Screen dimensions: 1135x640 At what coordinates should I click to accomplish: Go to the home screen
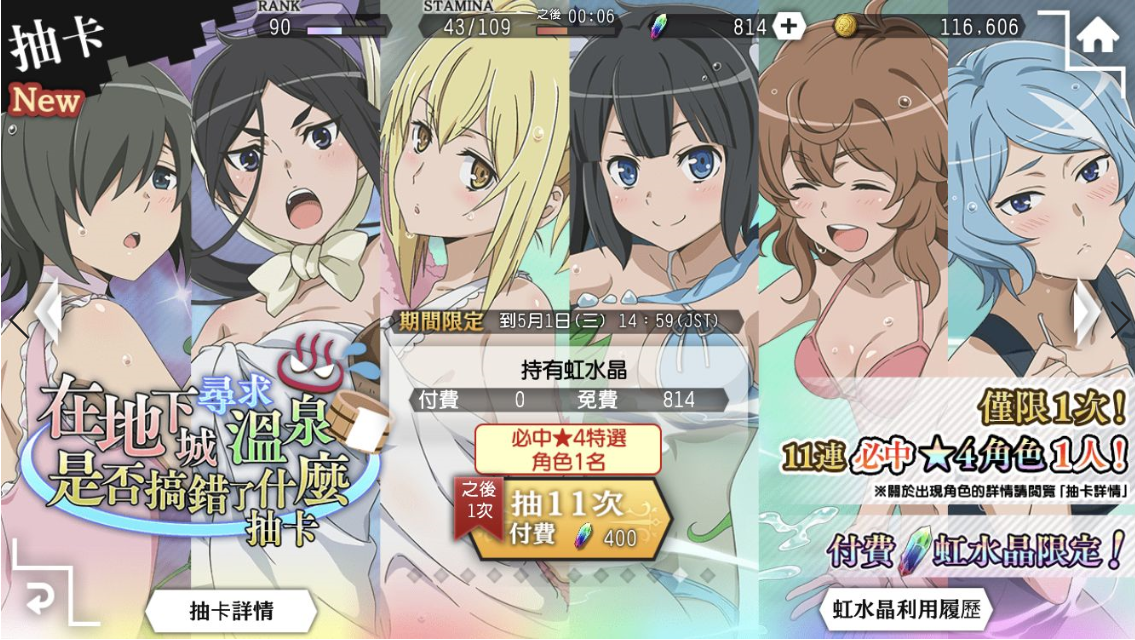point(1097,38)
